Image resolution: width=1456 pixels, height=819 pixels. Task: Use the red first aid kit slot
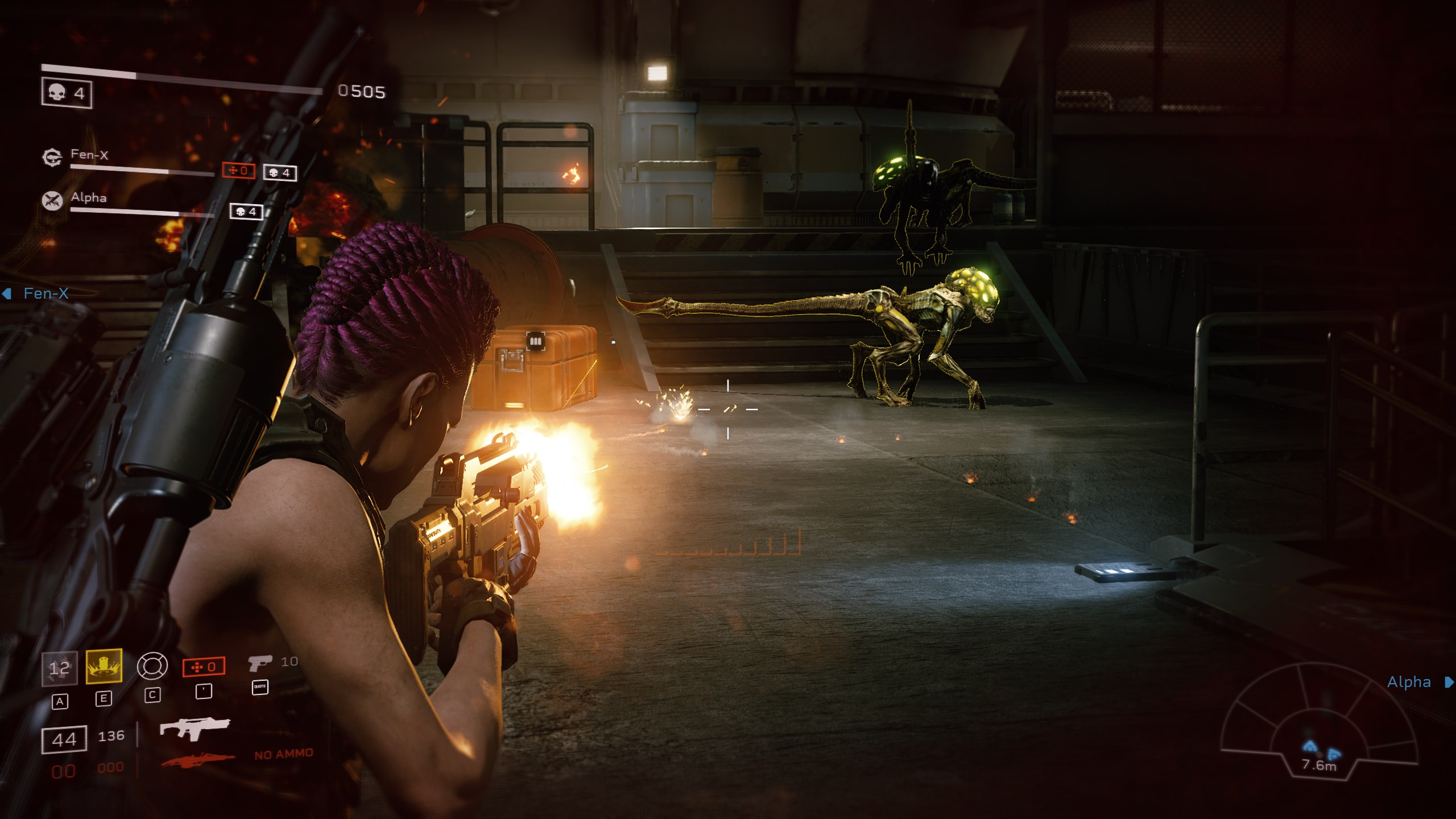pos(204,667)
